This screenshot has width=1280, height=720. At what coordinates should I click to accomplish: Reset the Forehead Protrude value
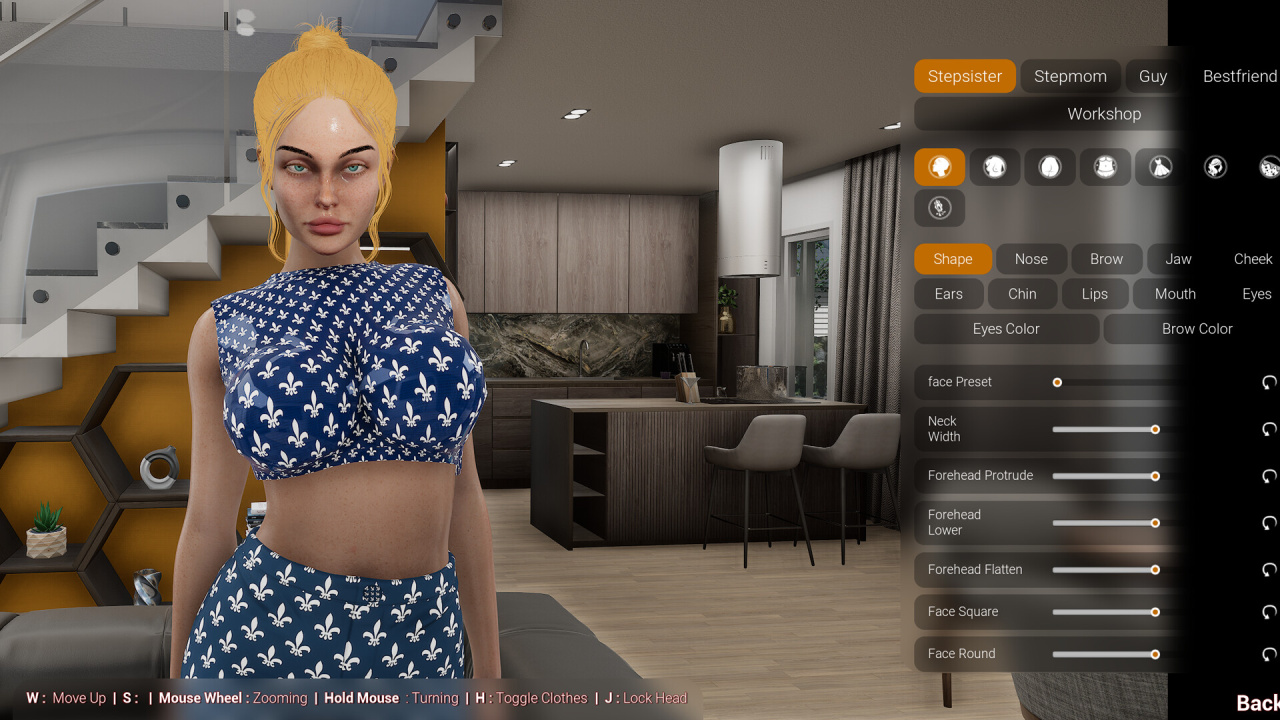click(1269, 476)
